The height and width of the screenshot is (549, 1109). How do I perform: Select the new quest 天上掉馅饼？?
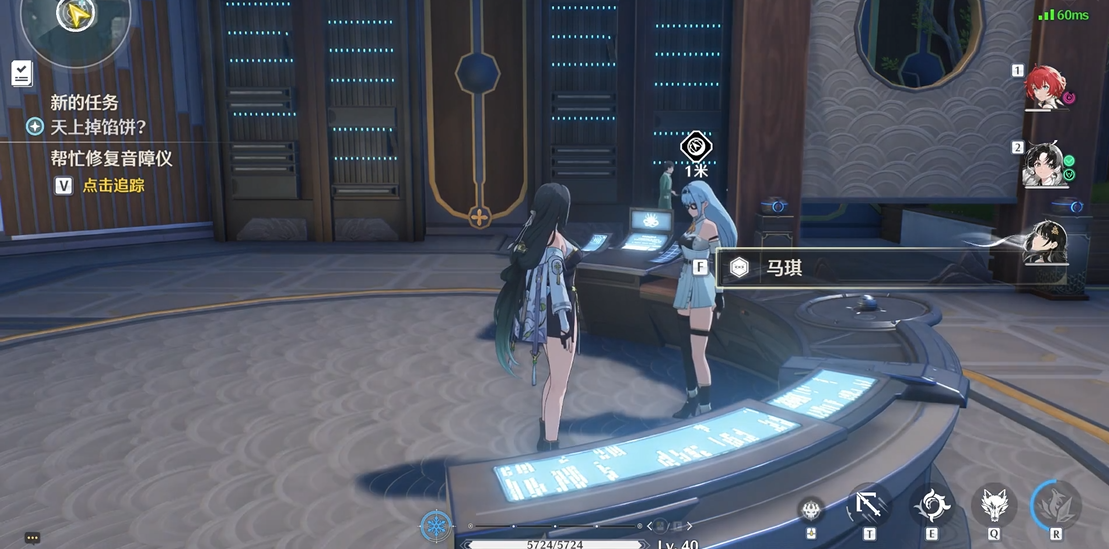98,127
